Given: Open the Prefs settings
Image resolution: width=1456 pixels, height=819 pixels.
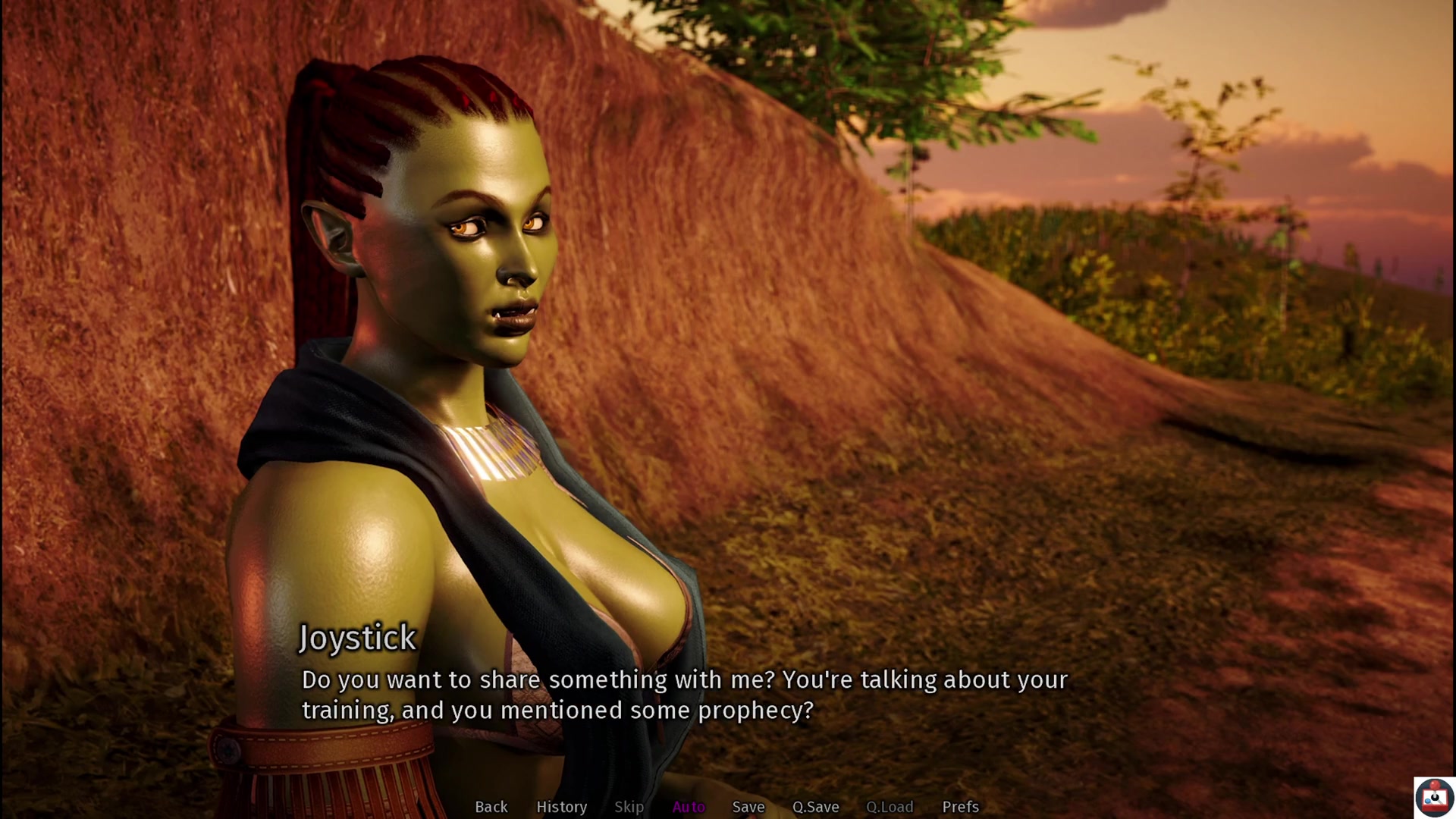Looking at the screenshot, I should click(960, 807).
